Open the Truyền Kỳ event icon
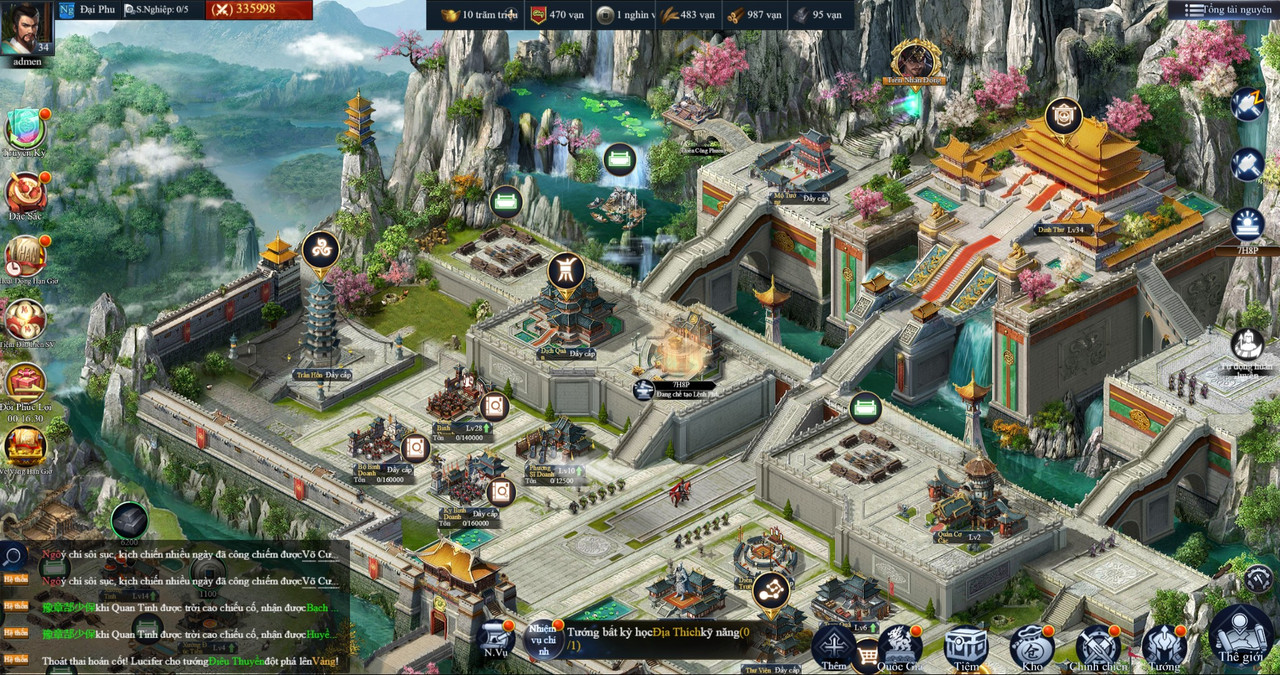1280x675 pixels. pyautogui.click(x=25, y=130)
